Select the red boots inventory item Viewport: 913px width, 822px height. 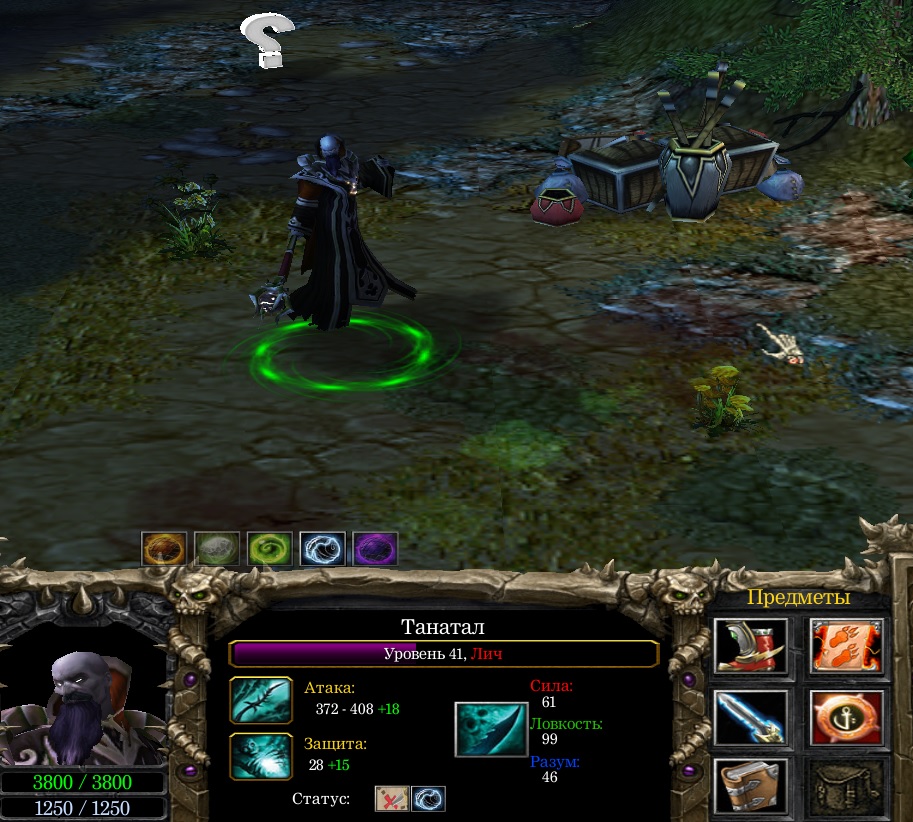(x=750, y=647)
